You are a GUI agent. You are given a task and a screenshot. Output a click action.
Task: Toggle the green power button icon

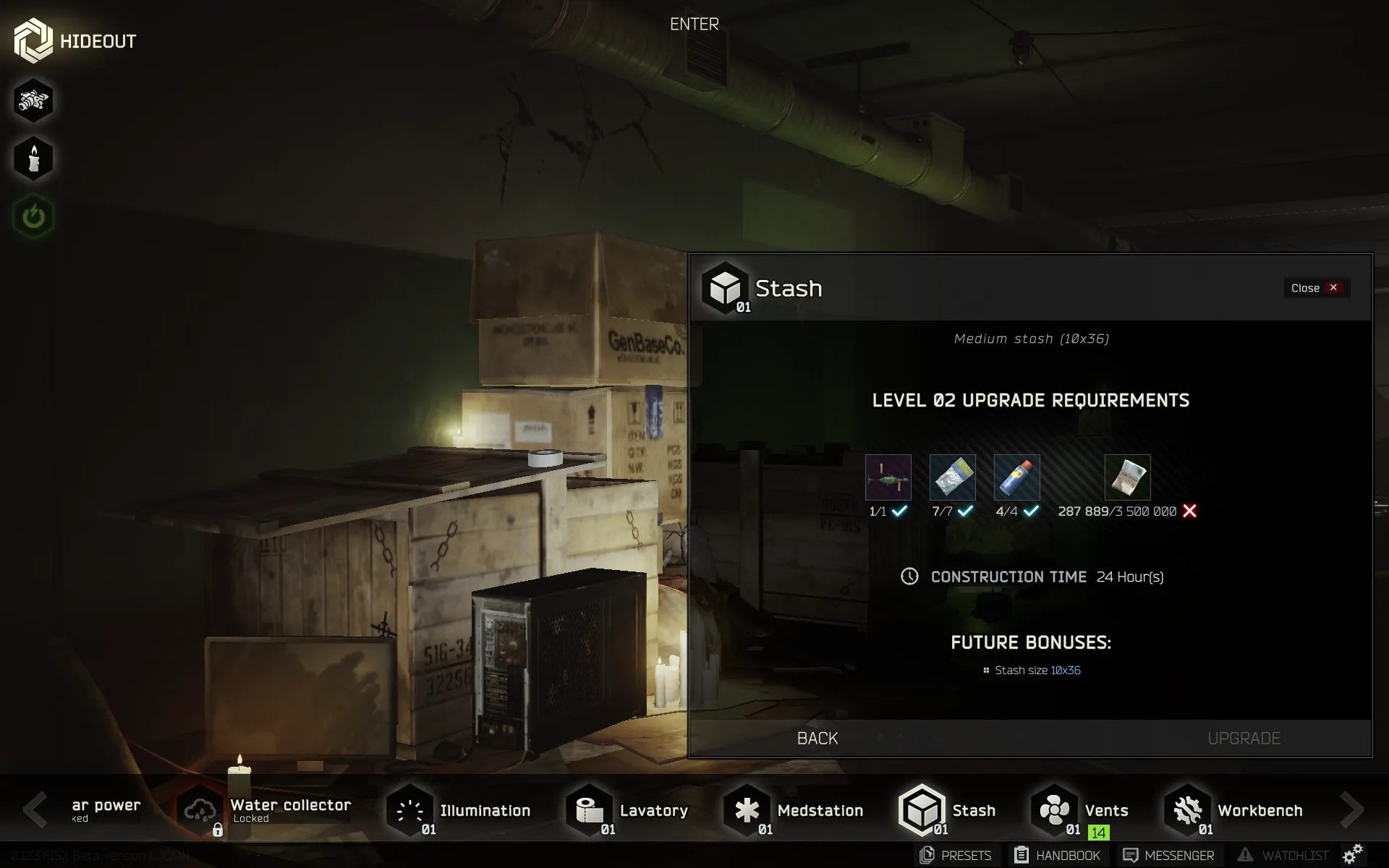click(x=33, y=216)
